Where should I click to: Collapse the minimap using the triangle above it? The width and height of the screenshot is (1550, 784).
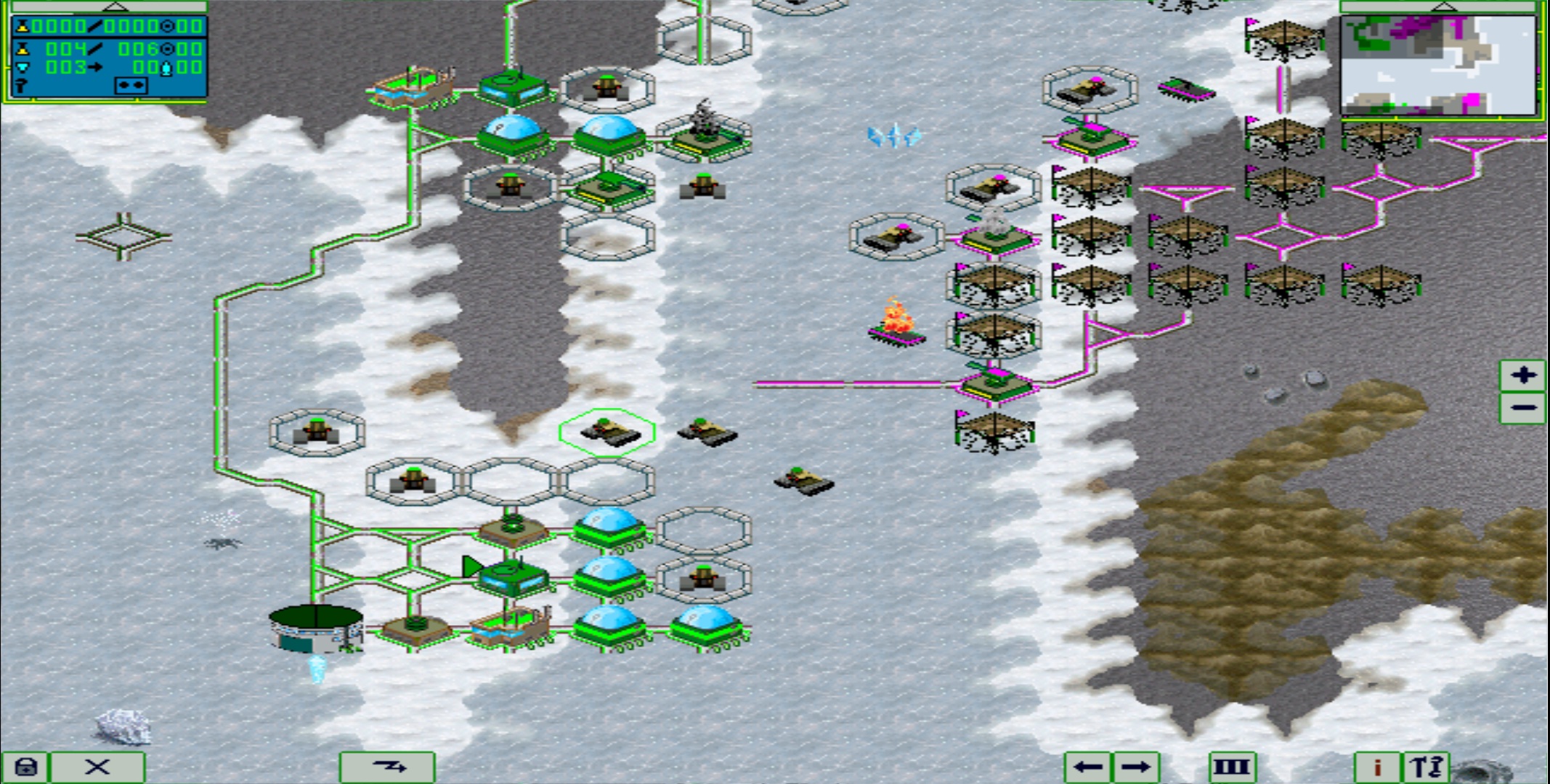pos(1443,6)
